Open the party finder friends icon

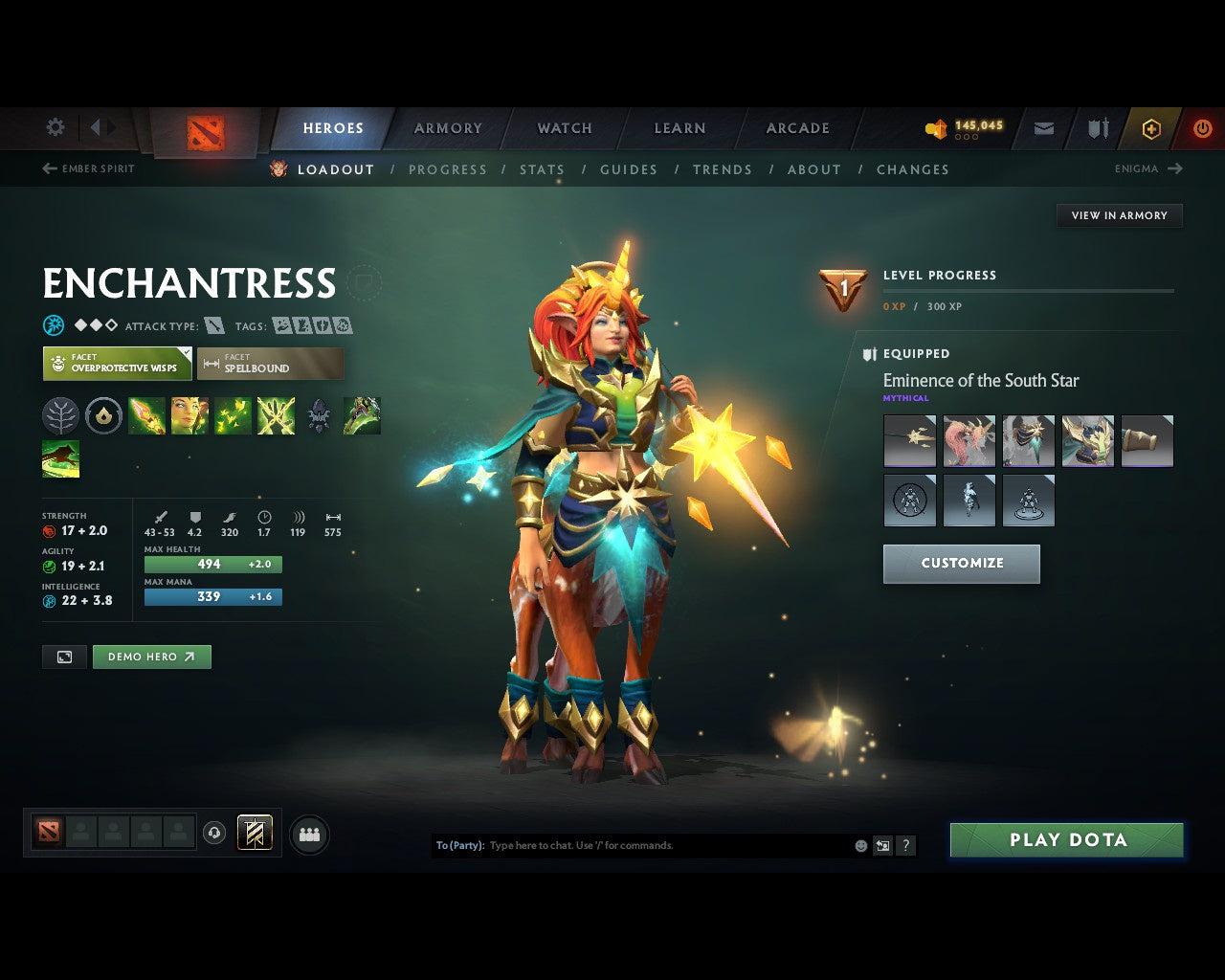(x=309, y=835)
